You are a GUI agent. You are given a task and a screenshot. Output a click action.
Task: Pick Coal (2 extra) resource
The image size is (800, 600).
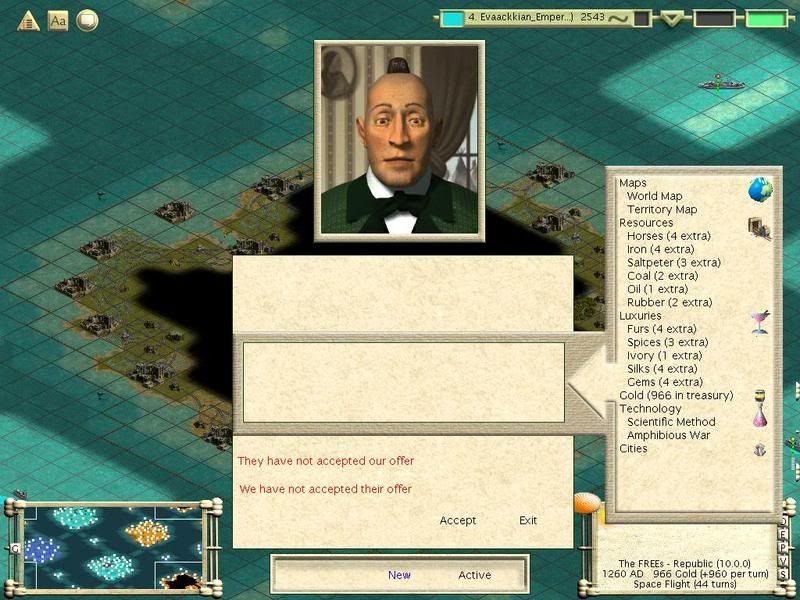662,276
